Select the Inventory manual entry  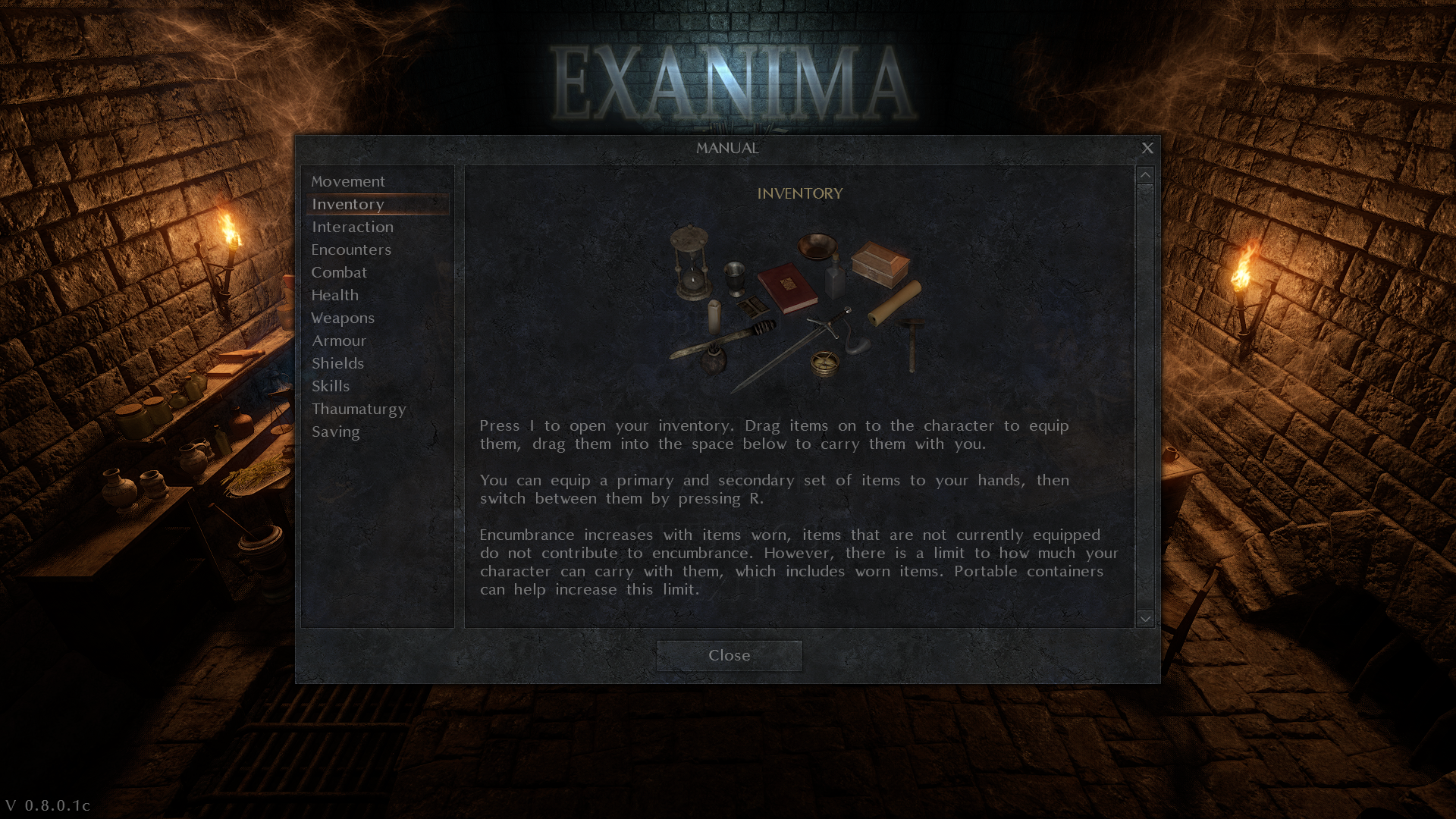(x=348, y=204)
